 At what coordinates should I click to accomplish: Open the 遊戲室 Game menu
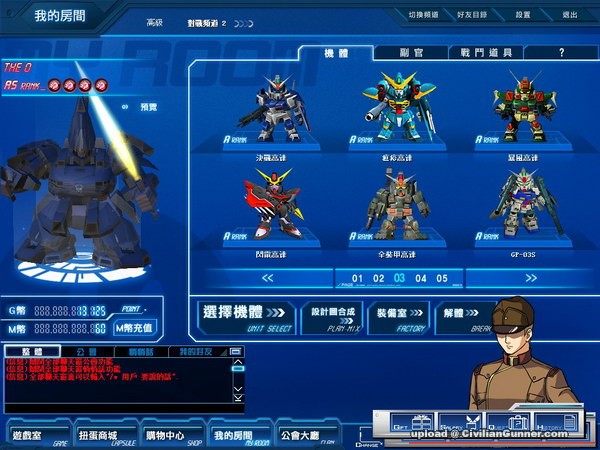pos(35,436)
